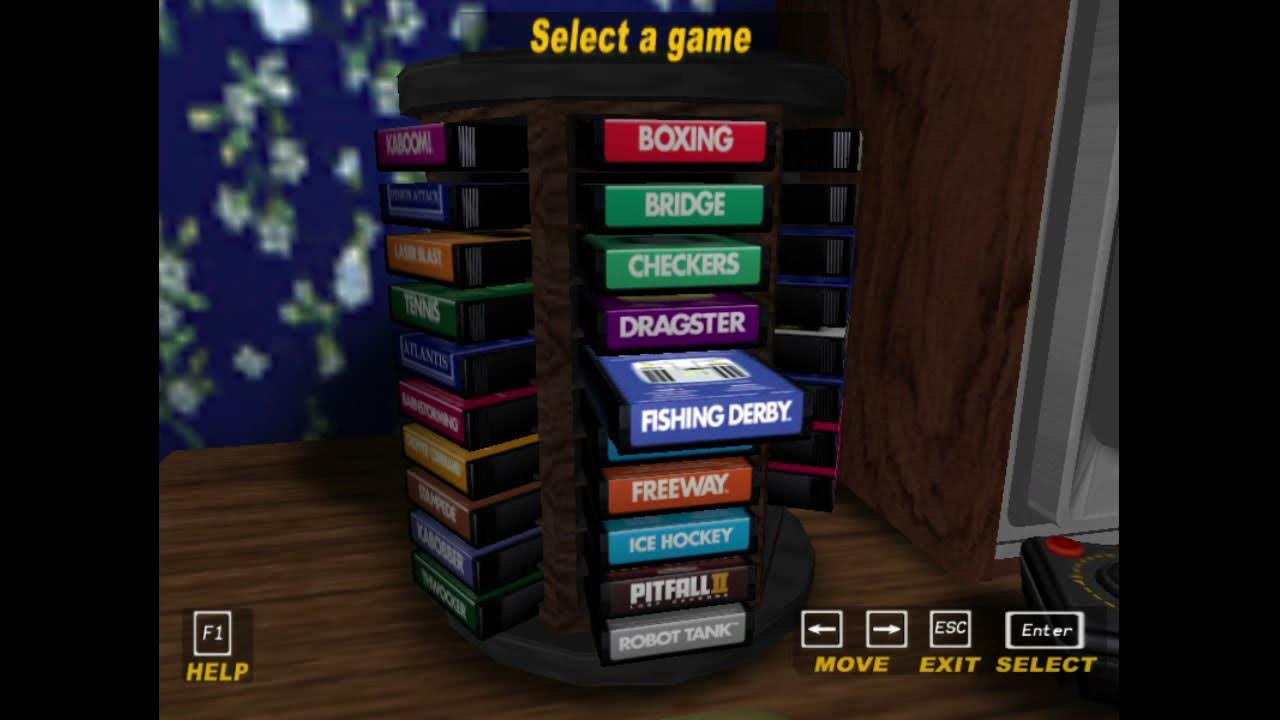Select the Freeway cartridge
The height and width of the screenshot is (720, 1280).
pyautogui.click(x=683, y=486)
